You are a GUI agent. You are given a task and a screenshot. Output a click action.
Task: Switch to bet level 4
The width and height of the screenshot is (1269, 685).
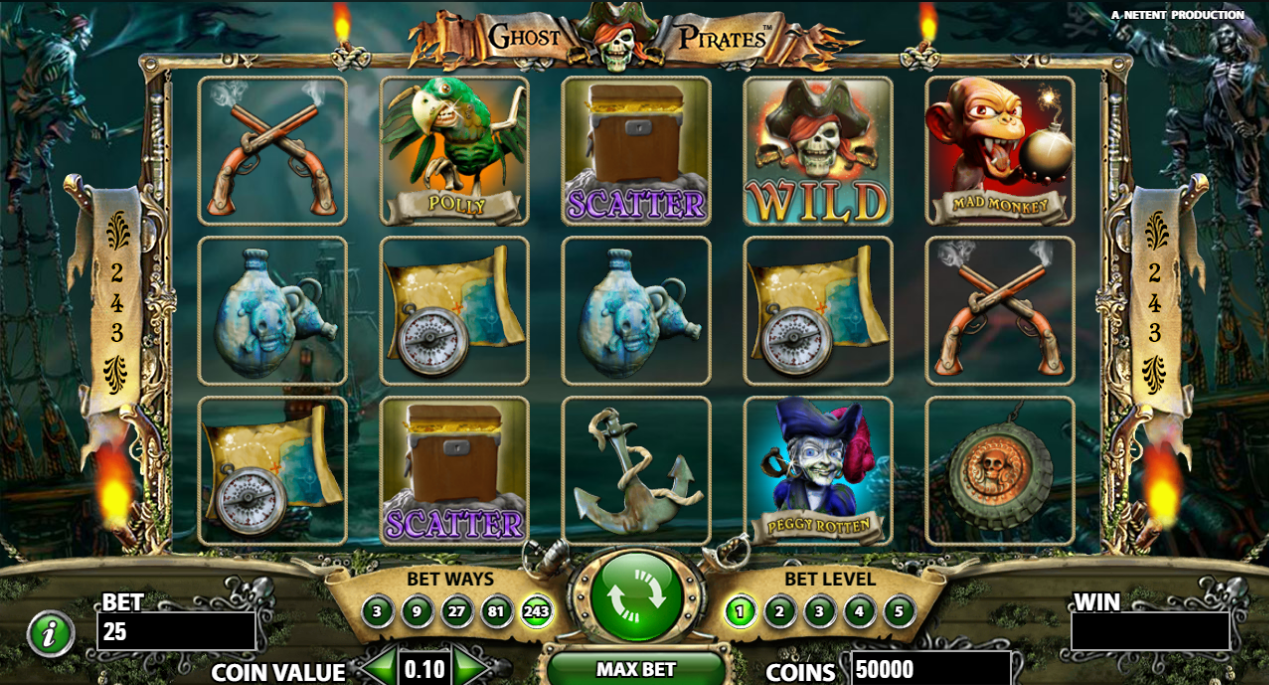[x=859, y=611]
